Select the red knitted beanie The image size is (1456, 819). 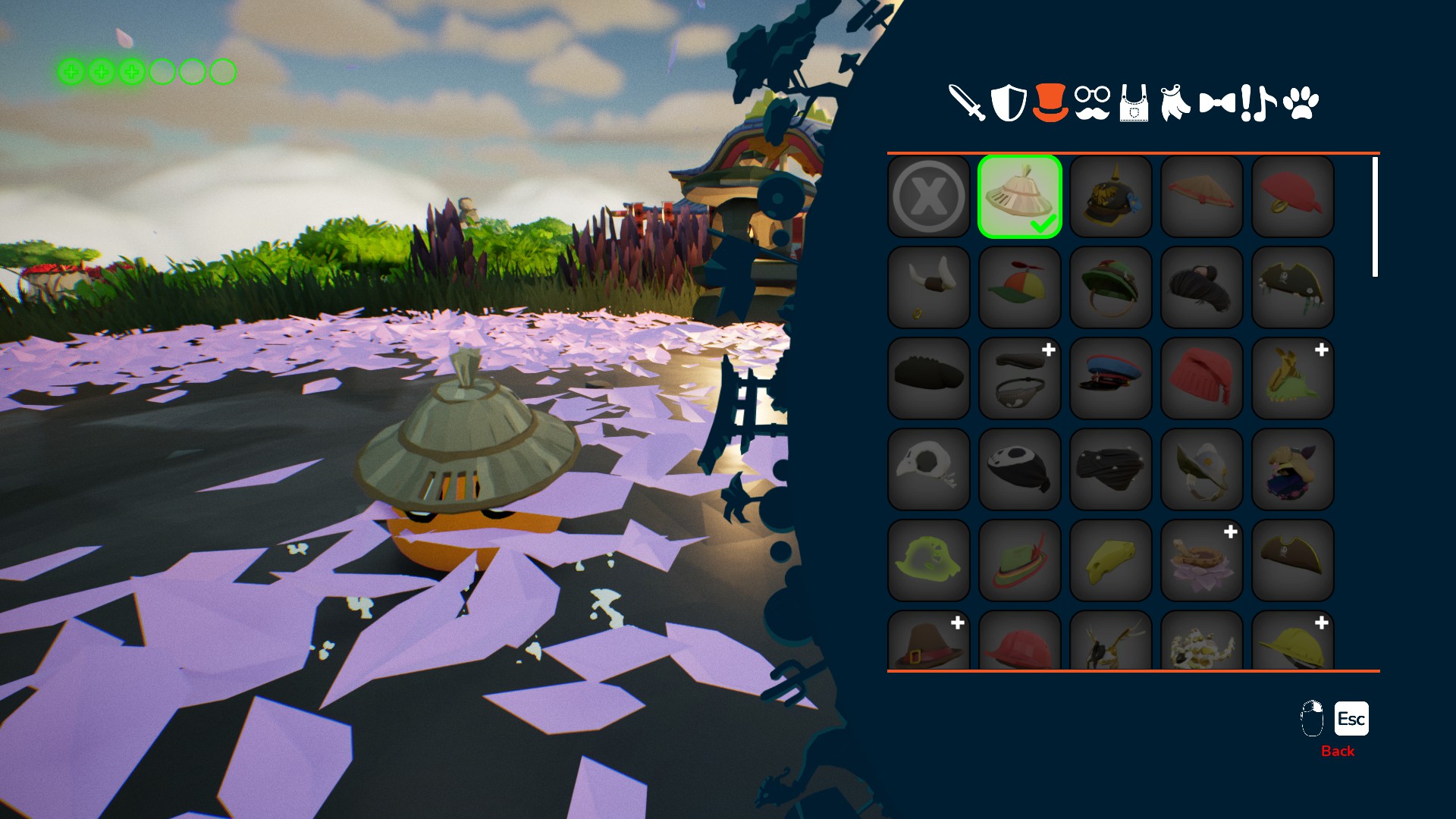pyautogui.click(x=1202, y=378)
